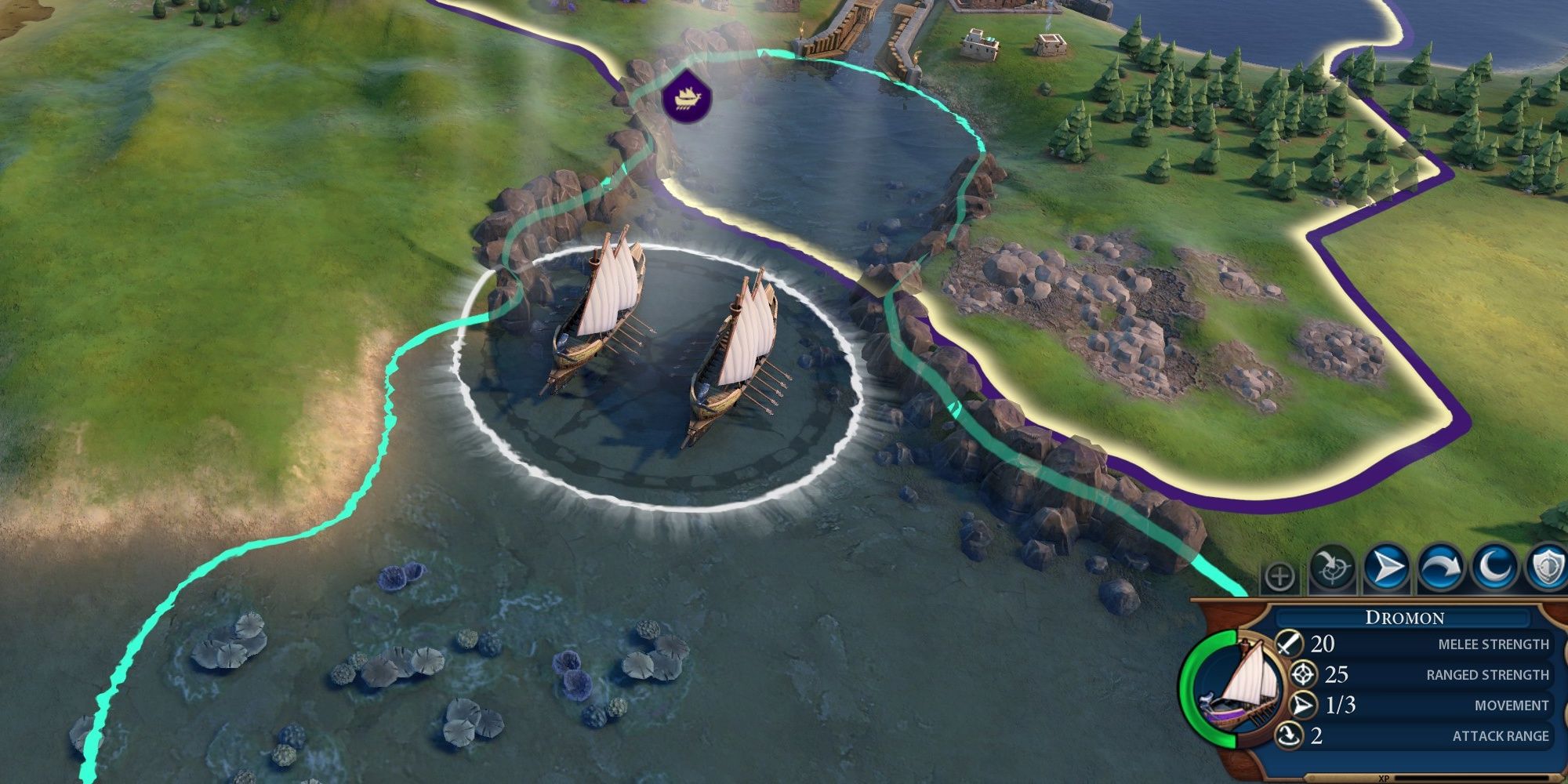
Task: Click the ranged strength target icon beside 25
Action: (1302, 674)
